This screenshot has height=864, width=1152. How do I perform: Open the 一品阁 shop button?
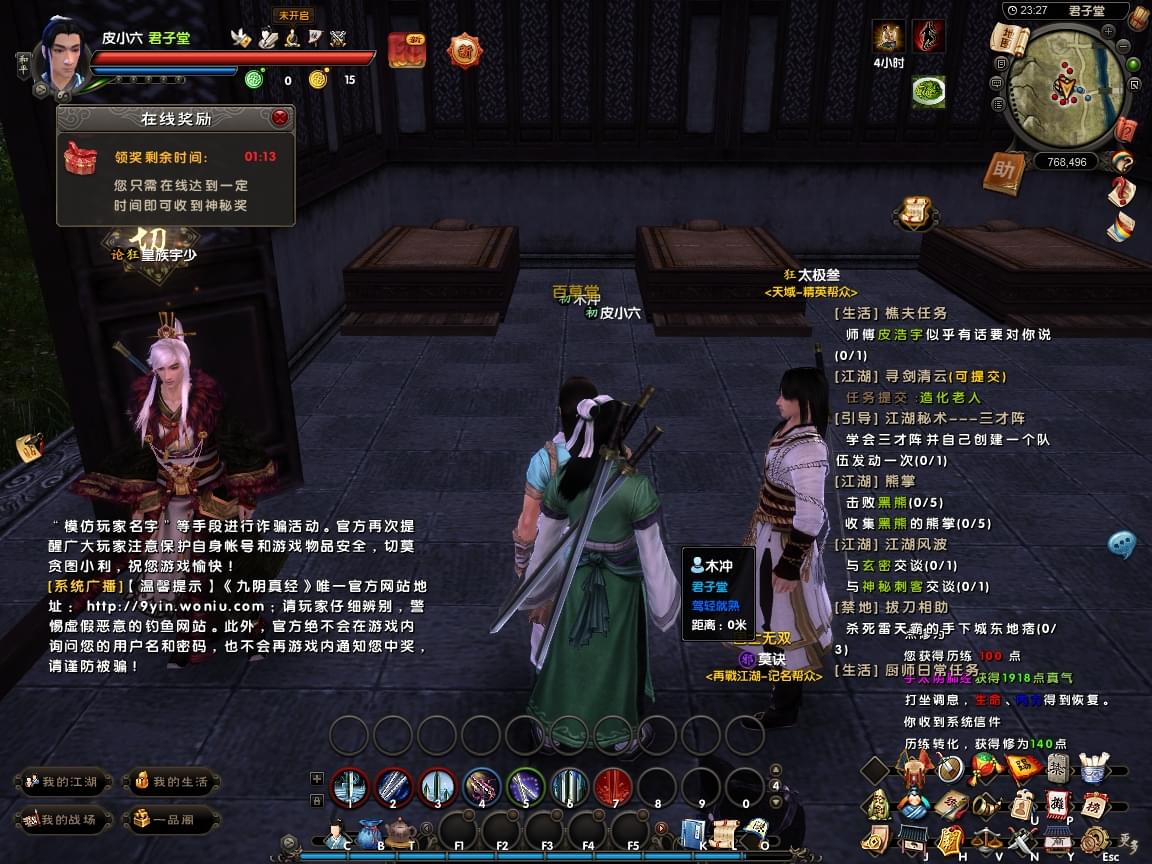[x=171, y=820]
